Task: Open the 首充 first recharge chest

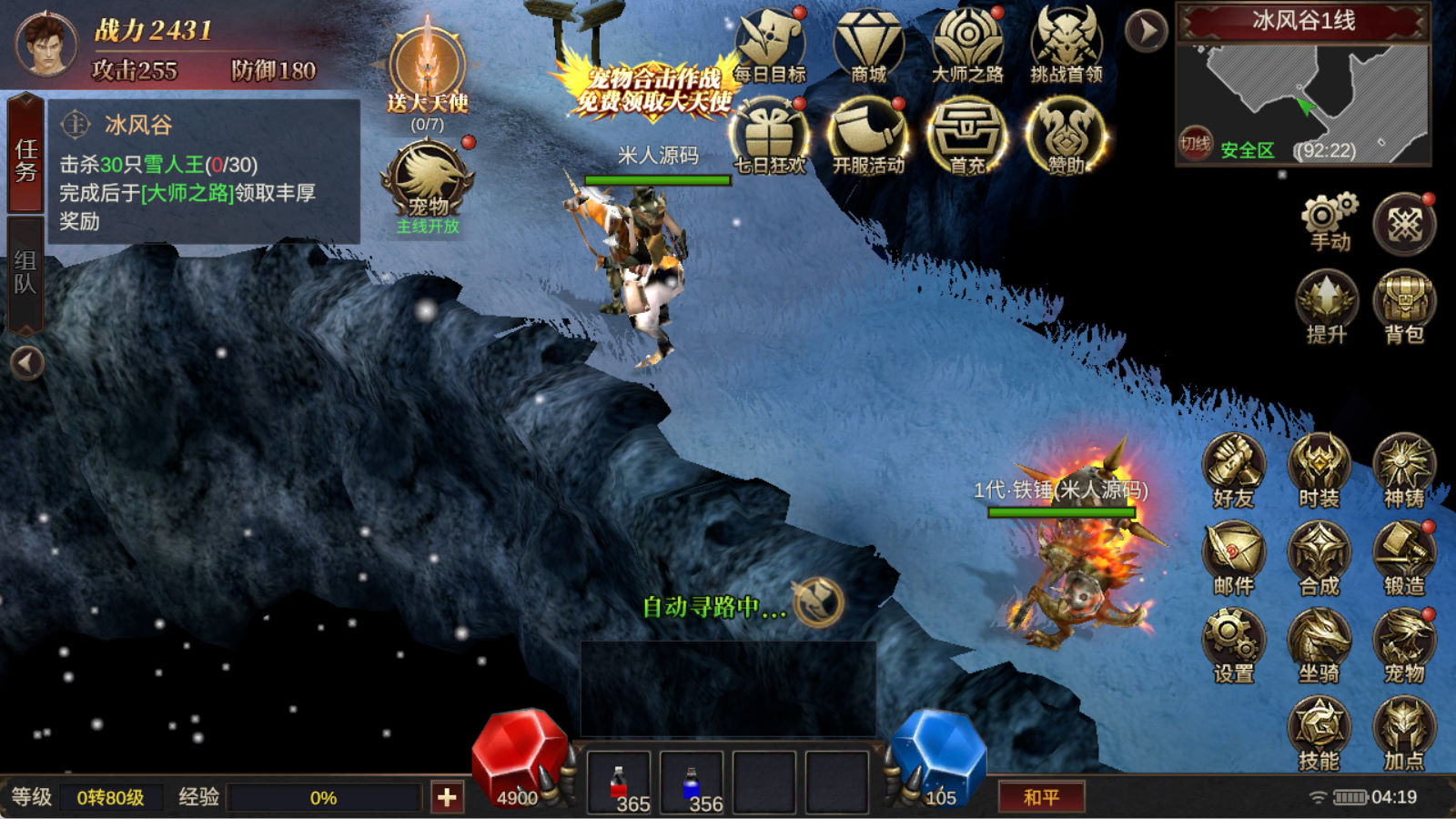Action: pos(966,136)
